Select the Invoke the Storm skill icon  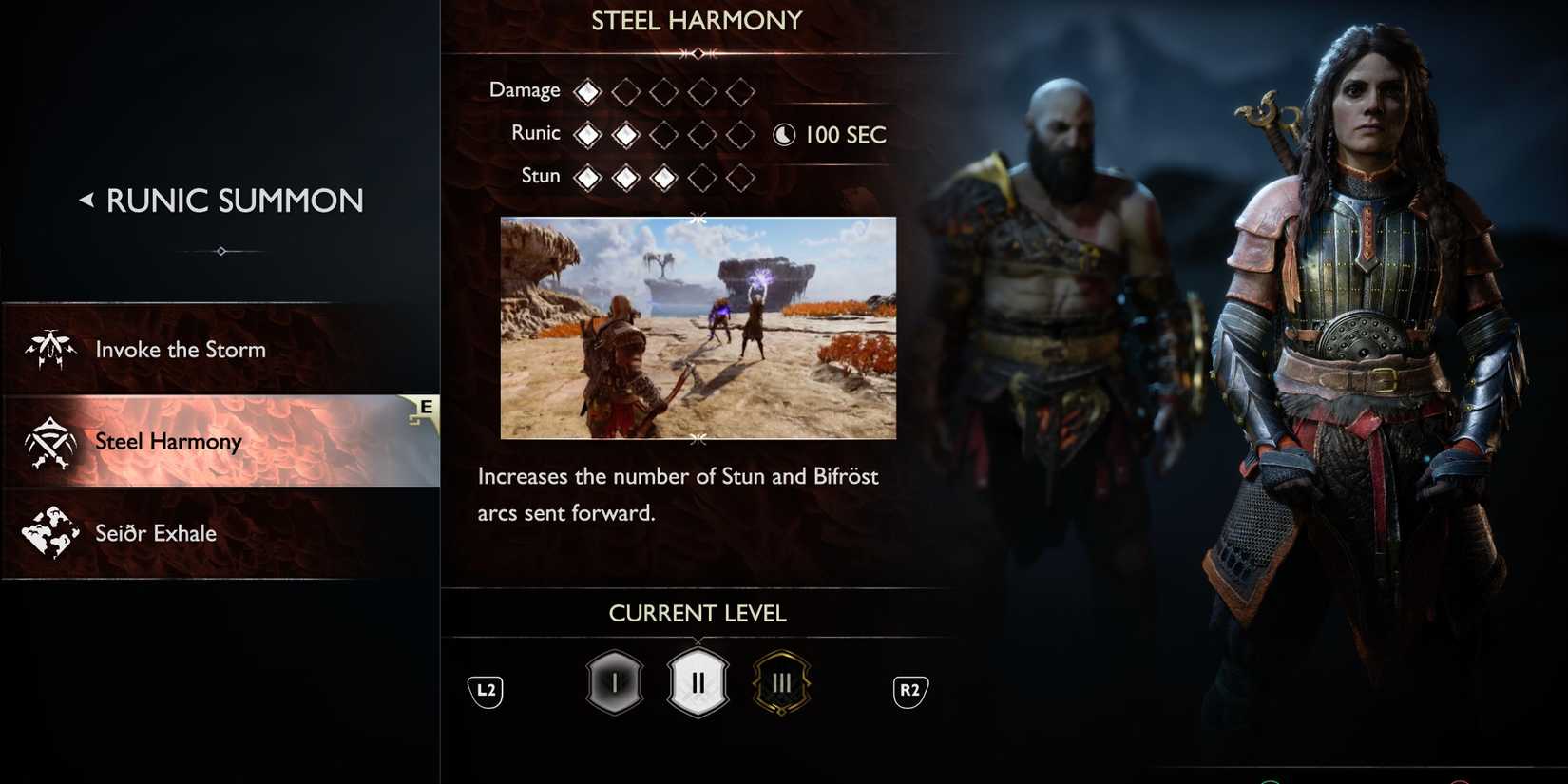tap(49, 349)
